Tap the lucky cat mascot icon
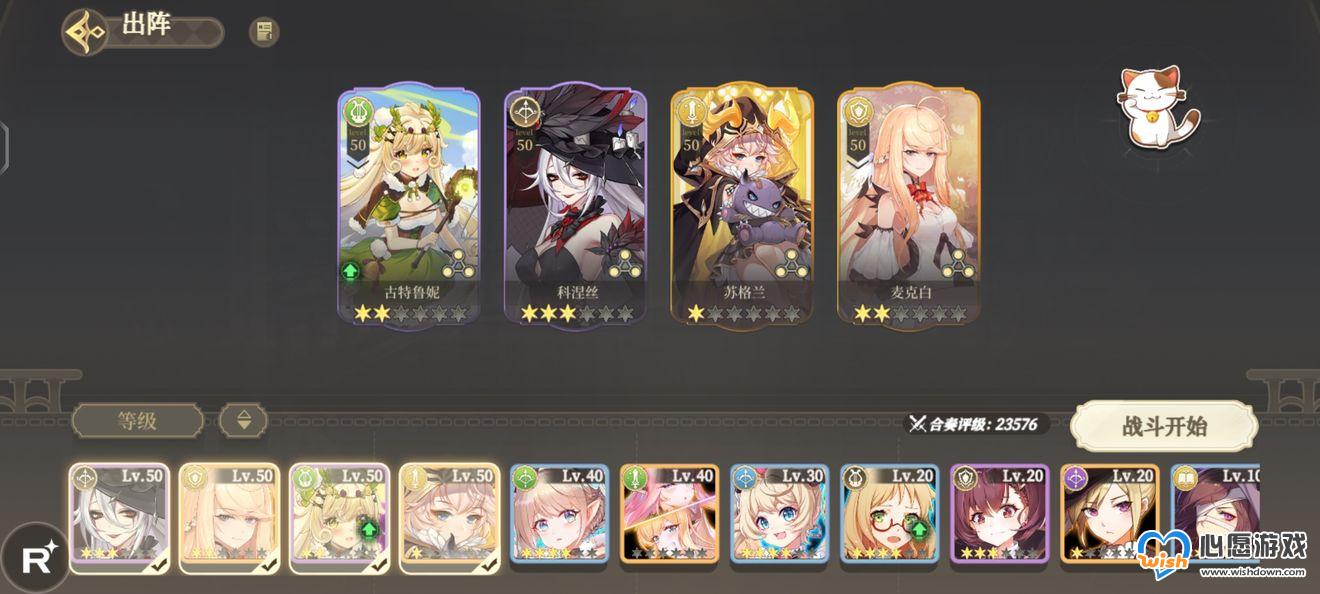1320x594 pixels. pyautogui.click(x=1157, y=105)
